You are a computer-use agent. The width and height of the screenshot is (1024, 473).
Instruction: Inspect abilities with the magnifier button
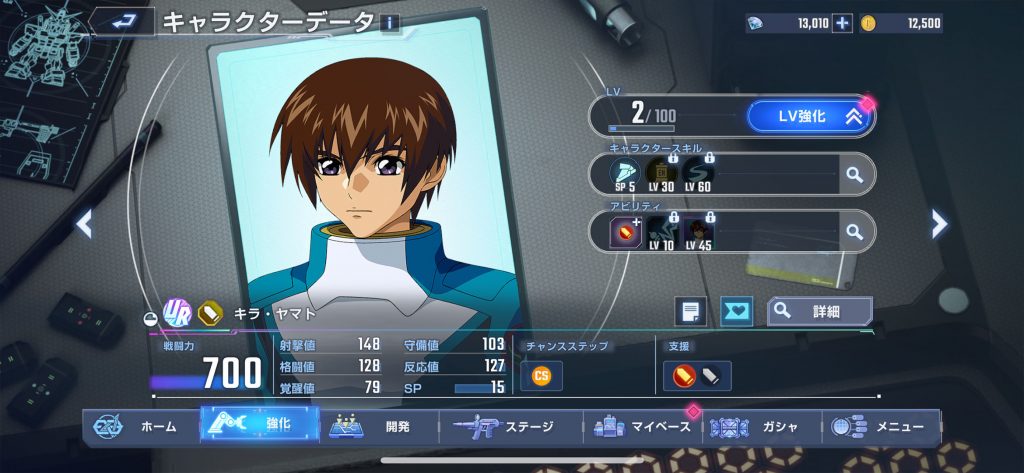[853, 232]
